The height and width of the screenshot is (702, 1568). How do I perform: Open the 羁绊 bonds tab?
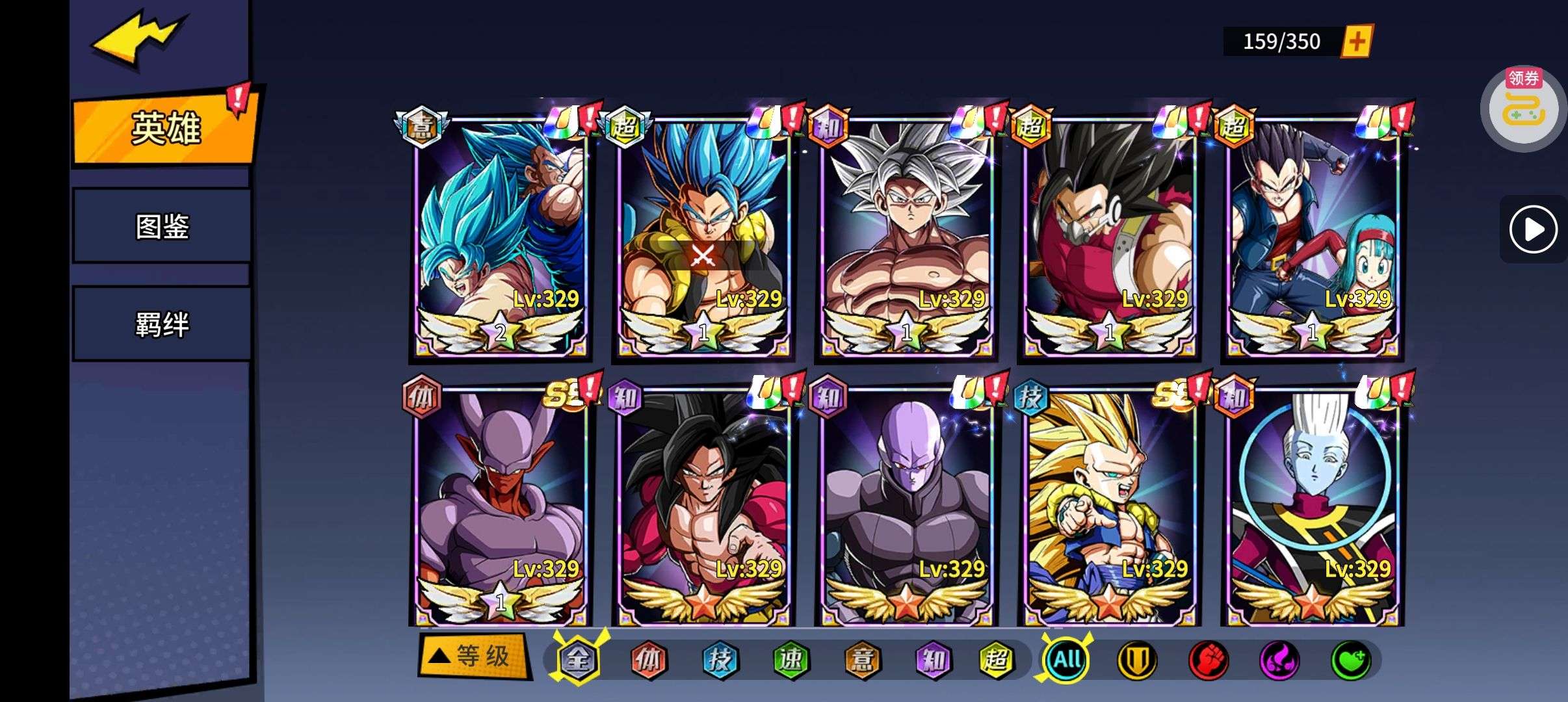[162, 324]
